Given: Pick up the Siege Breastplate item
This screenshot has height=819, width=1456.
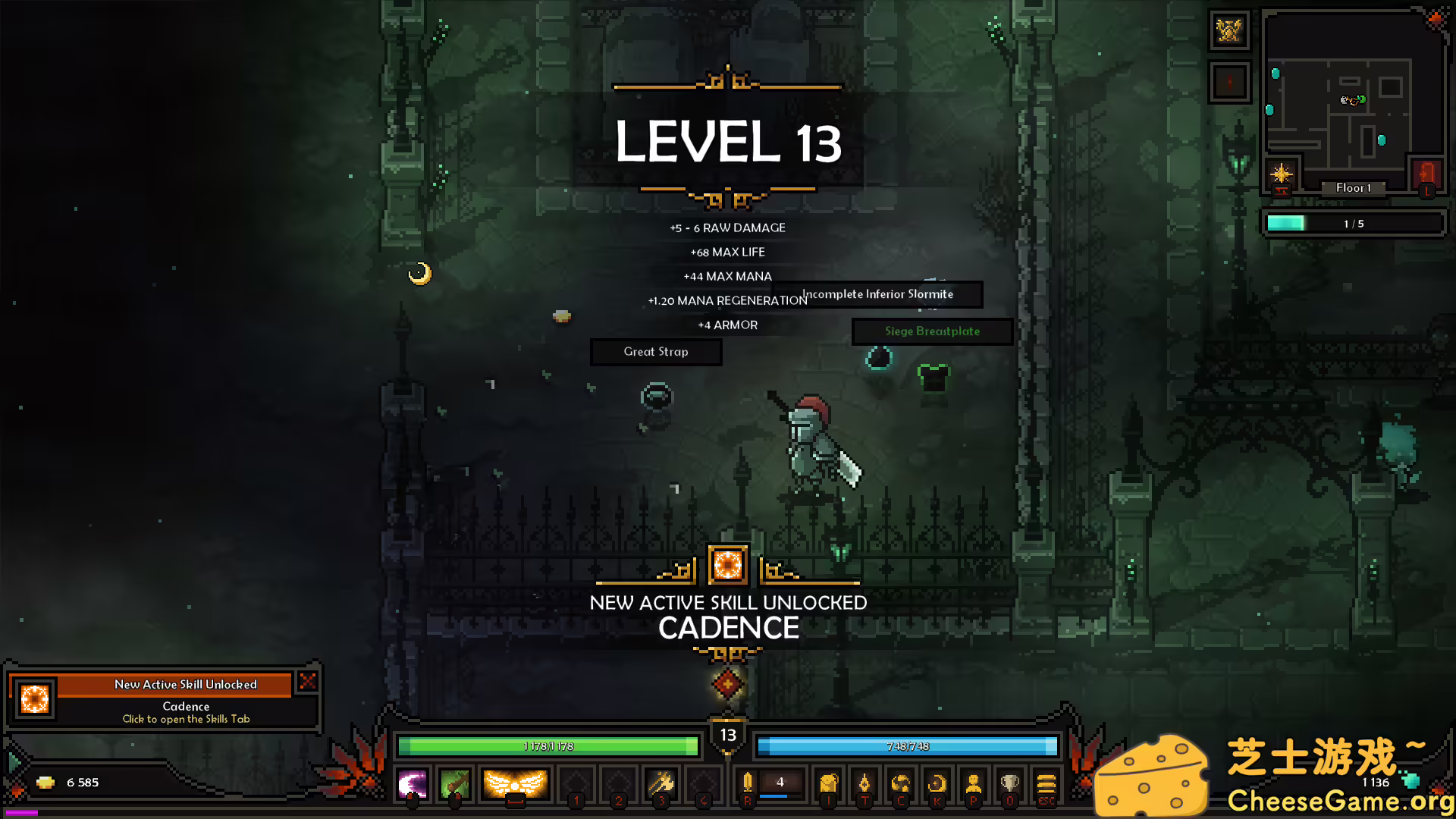Looking at the screenshot, I should point(933,331).
